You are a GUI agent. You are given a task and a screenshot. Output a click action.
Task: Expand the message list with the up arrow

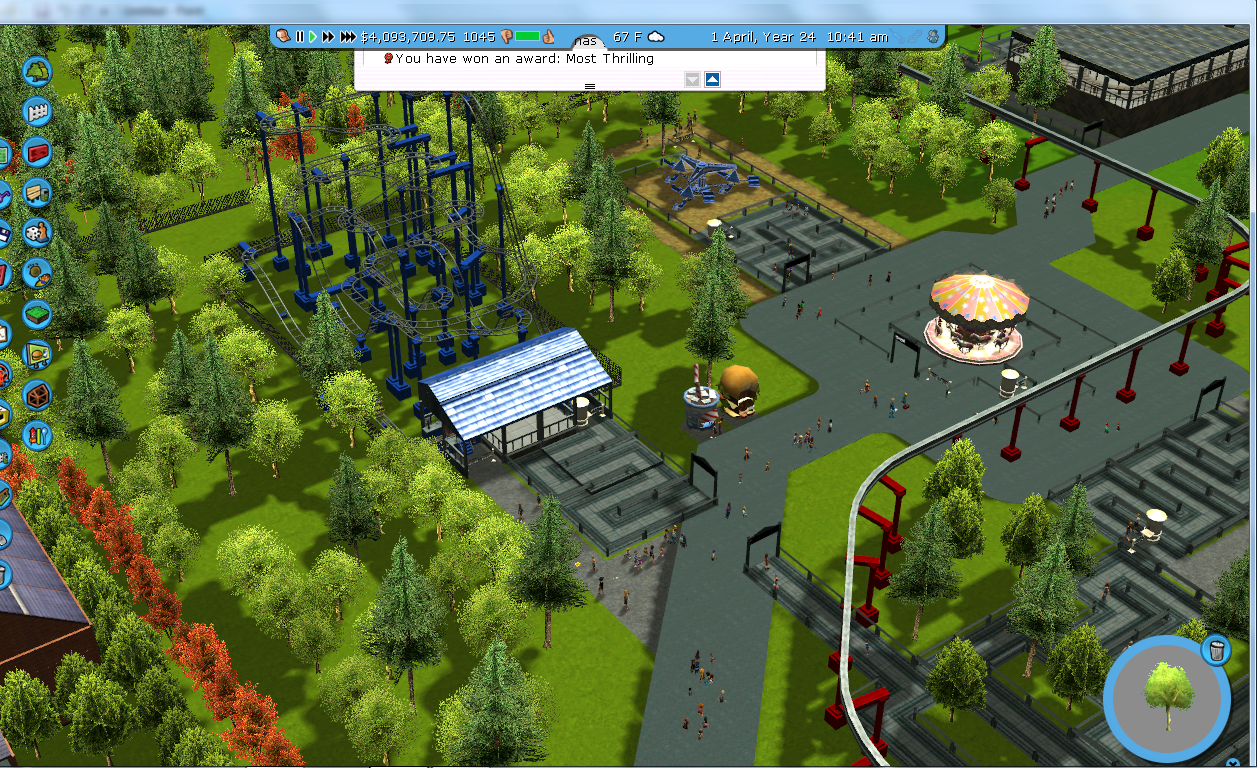712,79
